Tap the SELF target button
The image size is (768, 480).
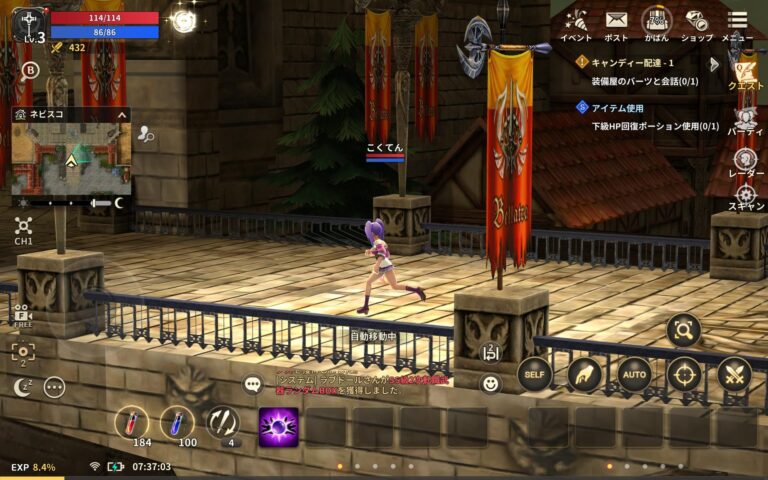click(x=535, y=374)
